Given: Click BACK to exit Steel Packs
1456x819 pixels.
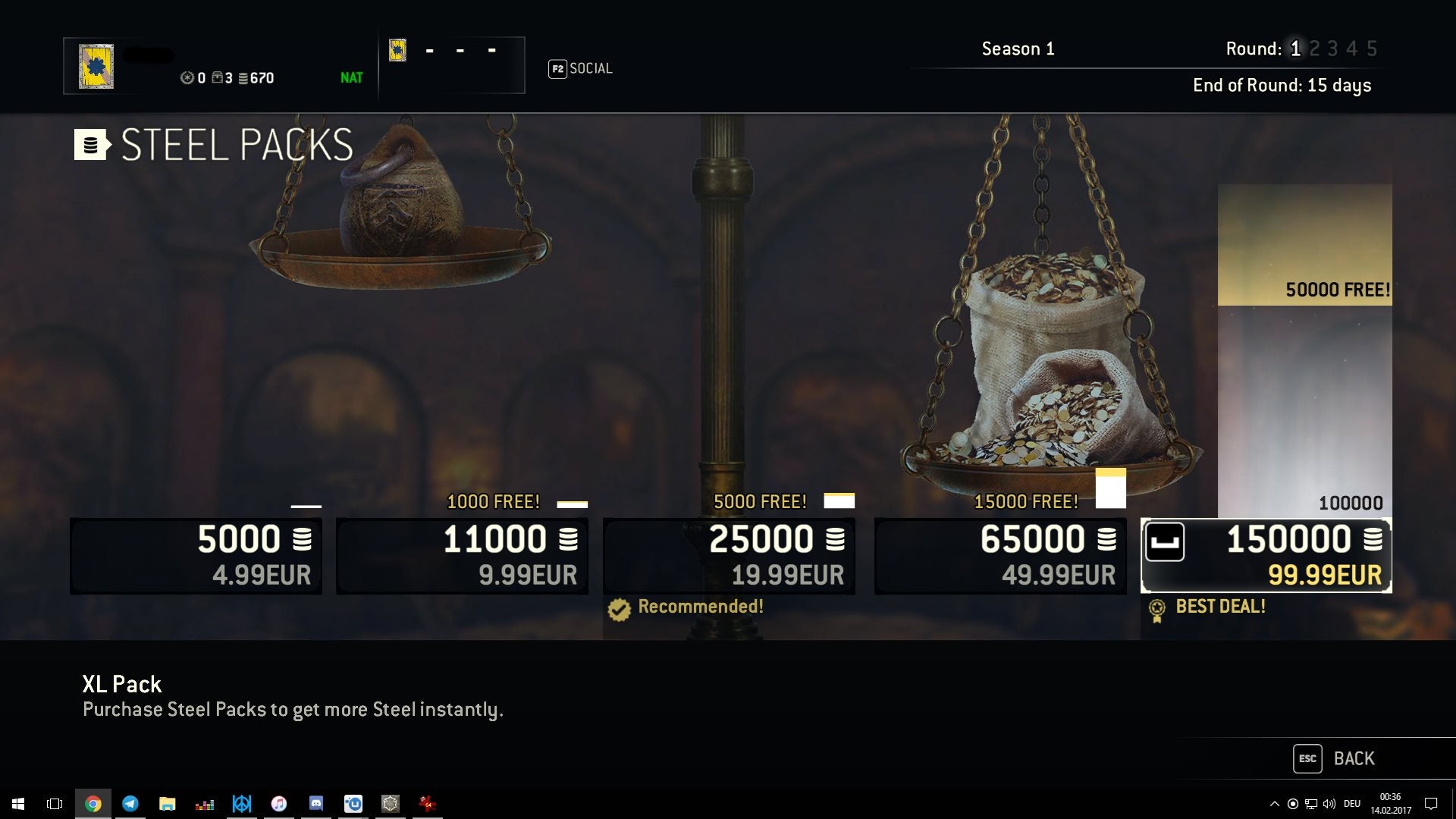Looking at the screenshot, I should pos(1354,758).
